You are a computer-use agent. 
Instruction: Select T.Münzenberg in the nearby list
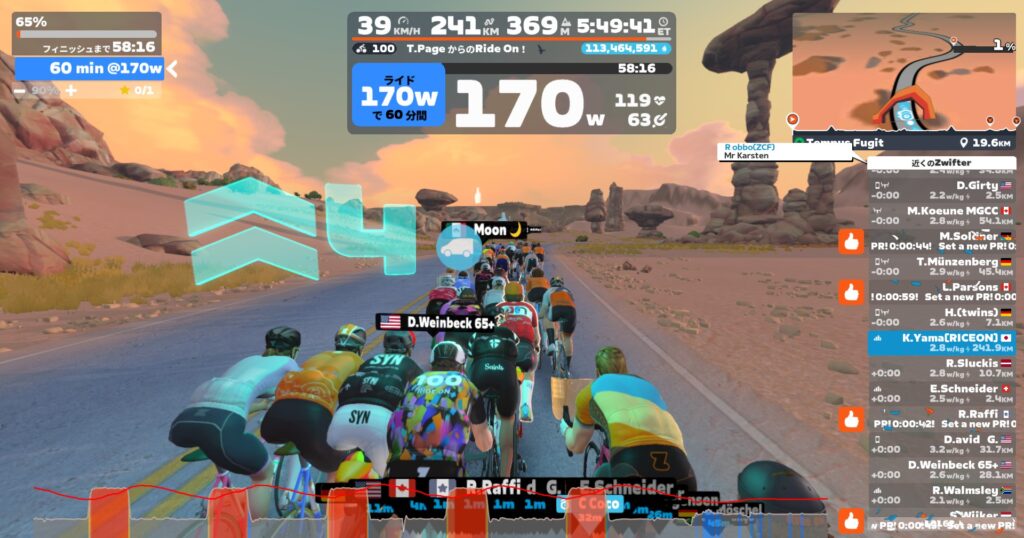pyautogui.click(x=941, y=266)
